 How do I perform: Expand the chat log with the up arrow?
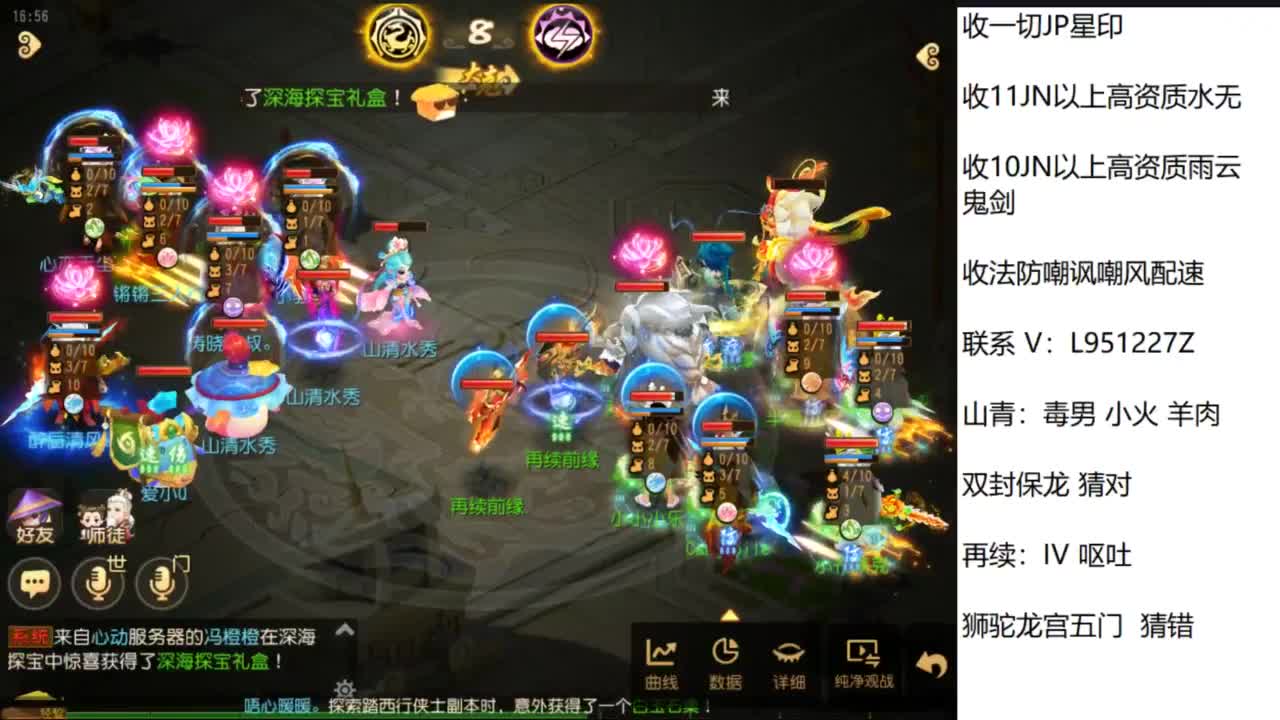(x=344, y=630)
